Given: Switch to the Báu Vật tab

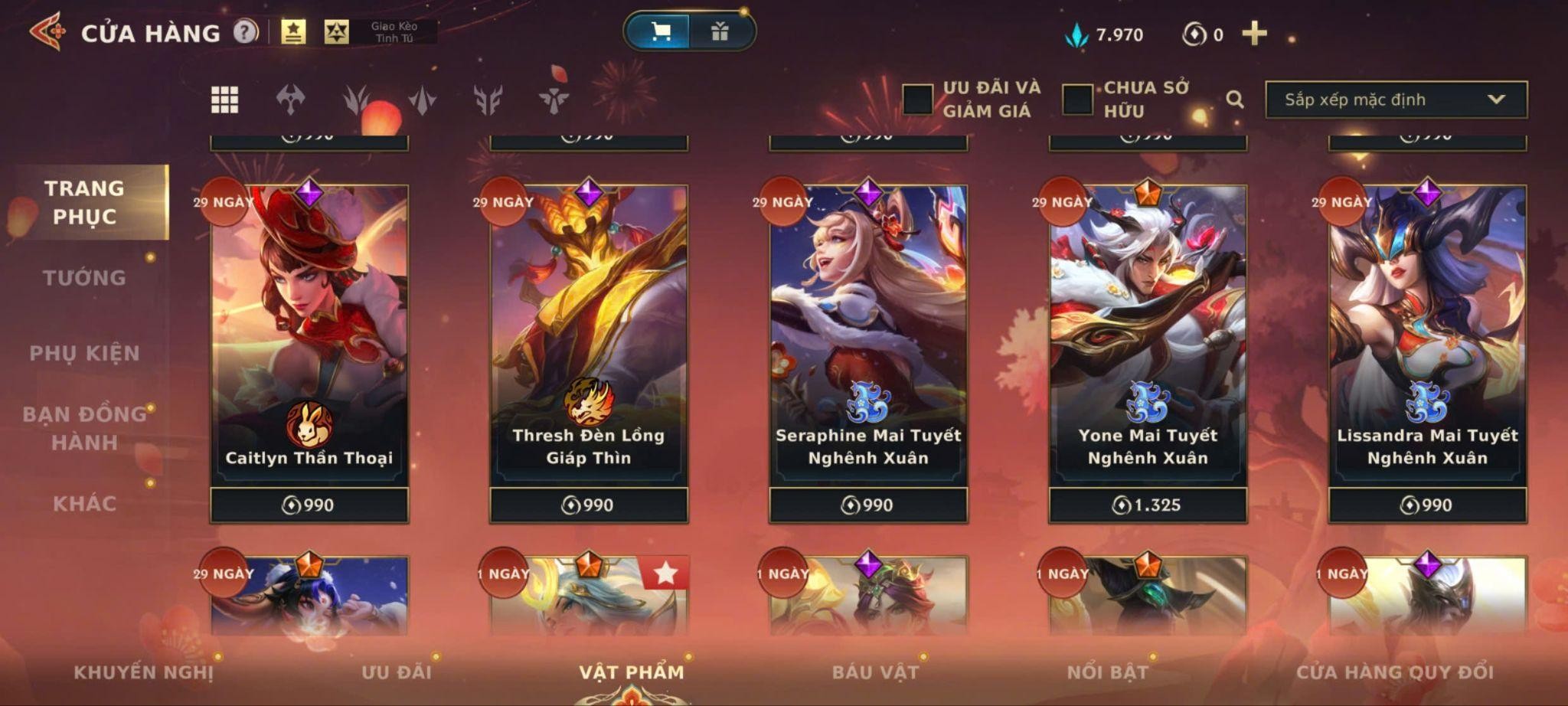Looking at the screenshot, I should coord(875,672).
